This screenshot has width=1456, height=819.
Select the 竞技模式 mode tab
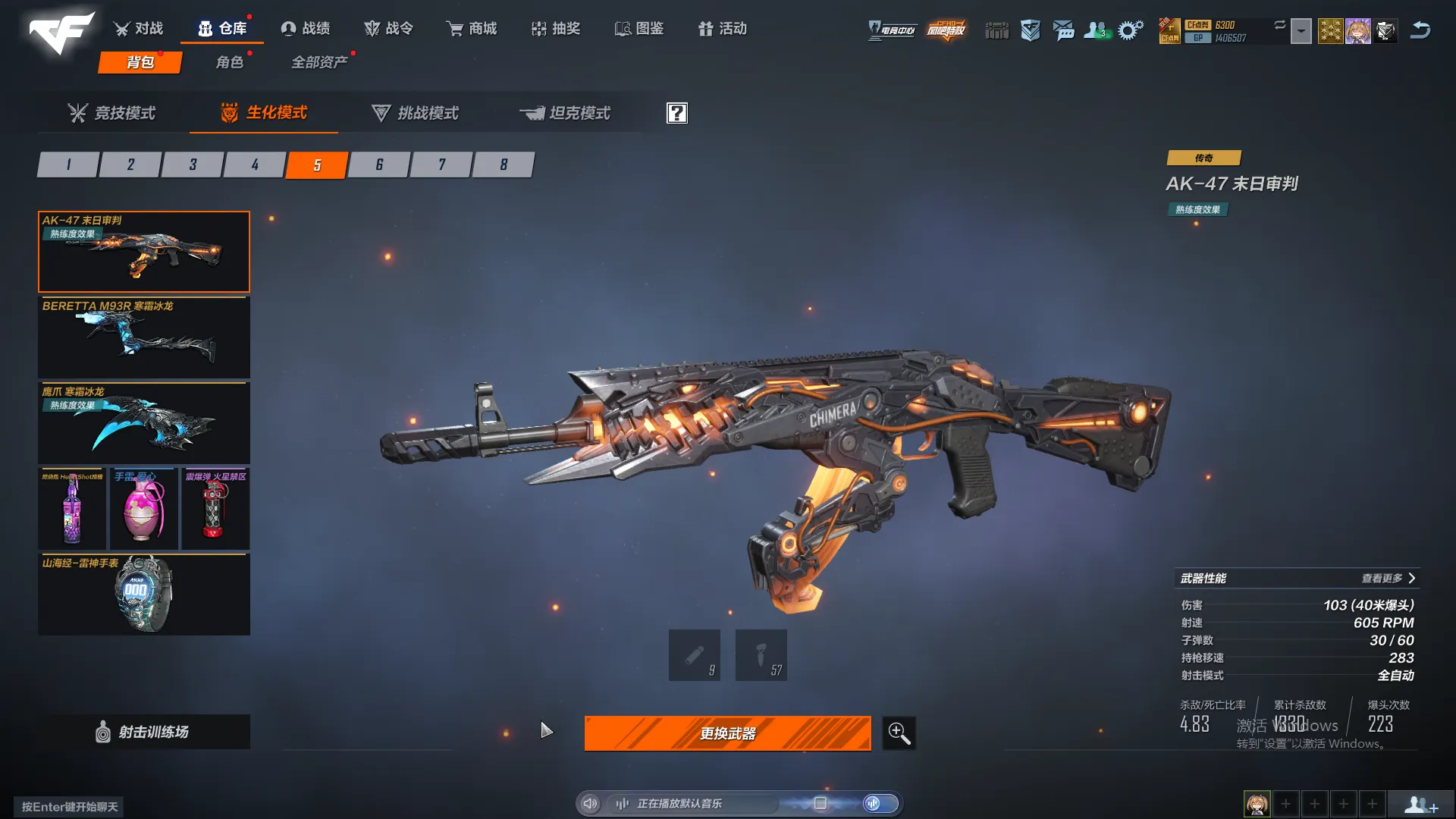point(111,113)
